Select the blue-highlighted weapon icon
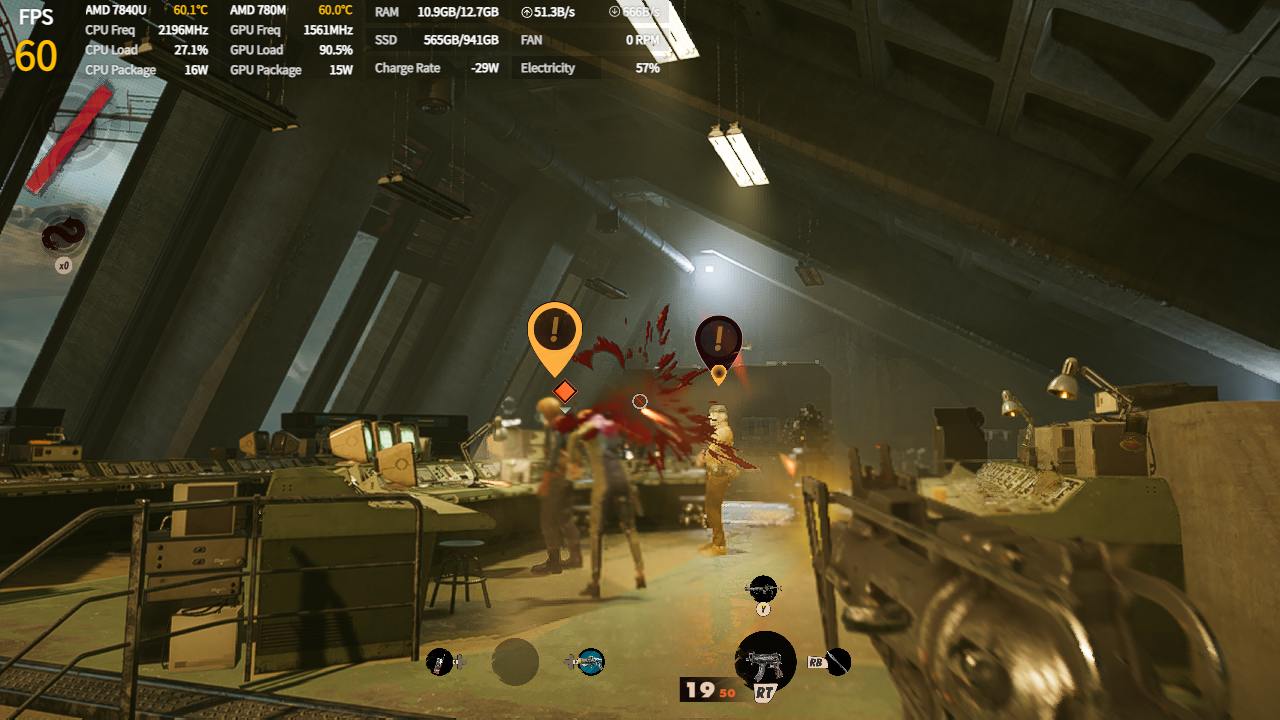 [590, 661]
